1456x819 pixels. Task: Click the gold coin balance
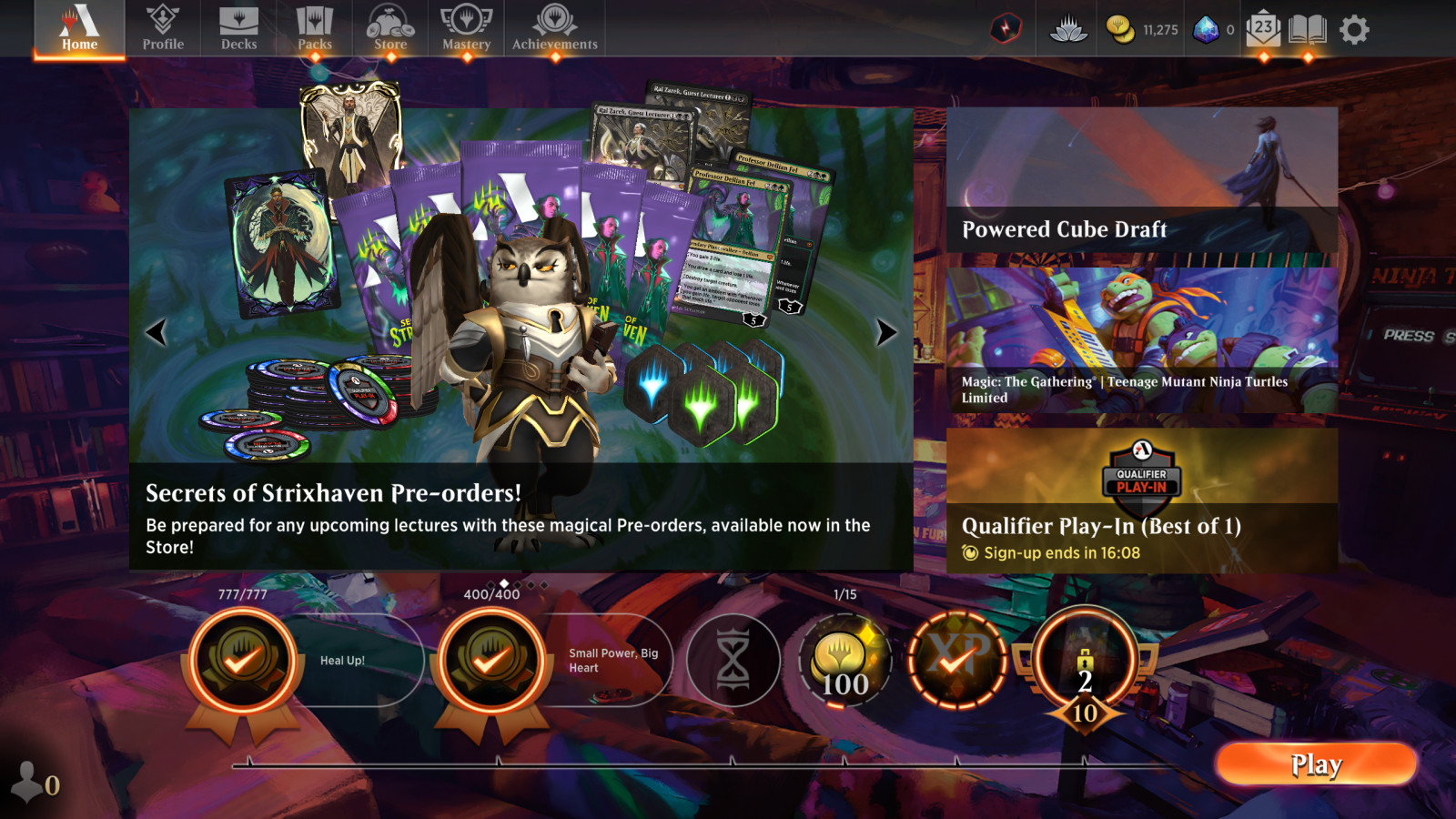tap(1142, 30)
